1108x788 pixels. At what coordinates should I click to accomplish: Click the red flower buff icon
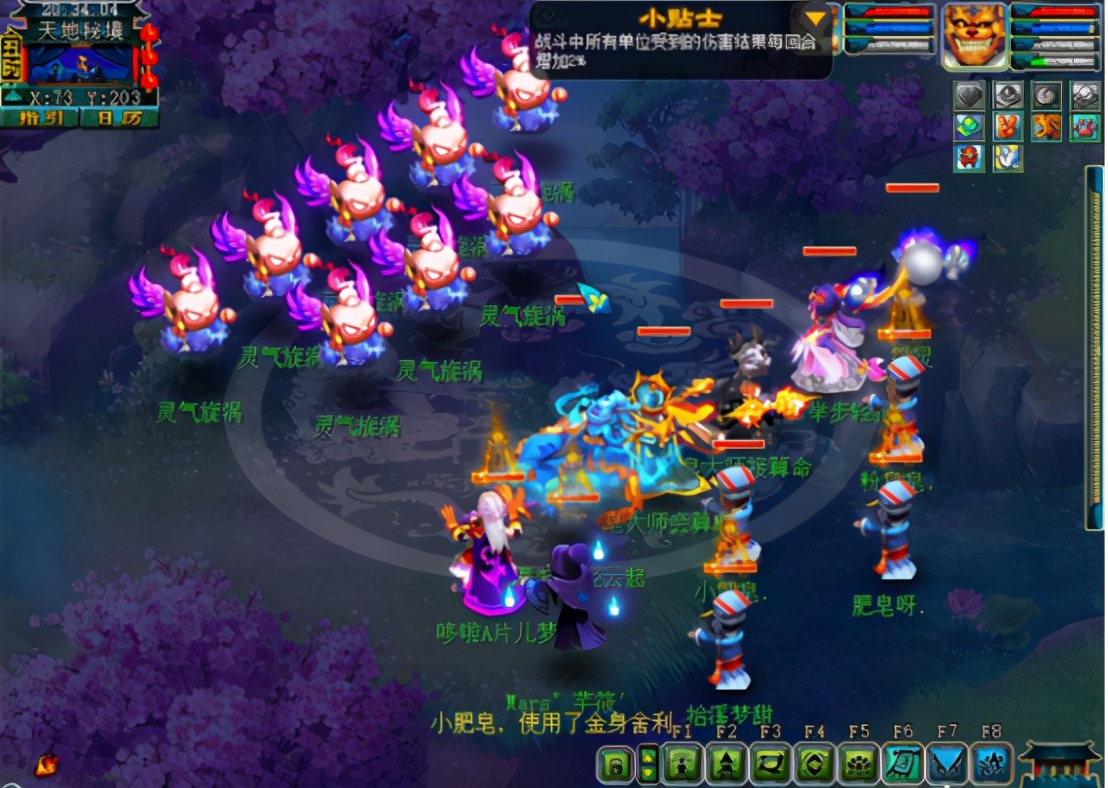point(969,158)
